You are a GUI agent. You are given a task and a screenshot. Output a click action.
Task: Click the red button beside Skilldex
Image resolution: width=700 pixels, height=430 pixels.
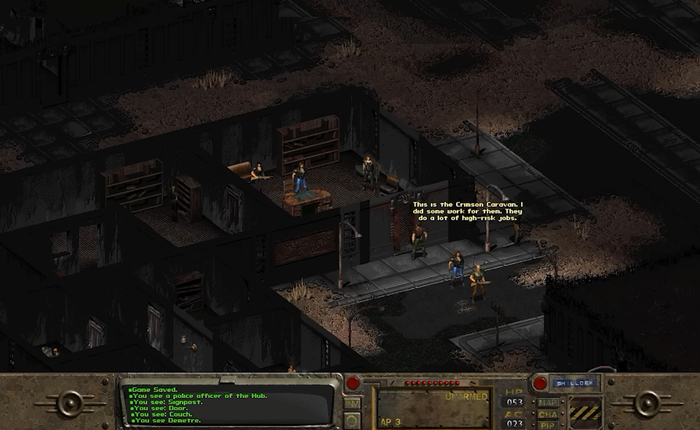[540, 382]
